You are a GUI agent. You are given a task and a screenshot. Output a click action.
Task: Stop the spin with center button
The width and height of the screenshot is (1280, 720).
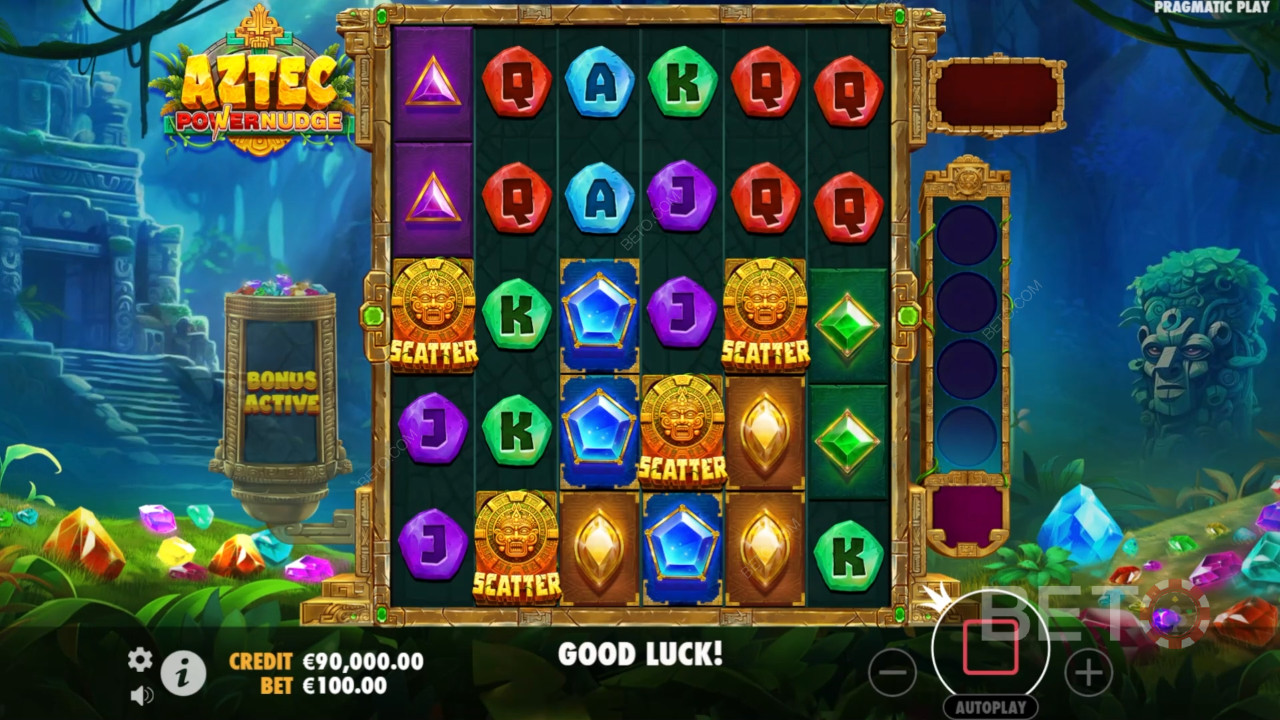[x=990, y=648]
